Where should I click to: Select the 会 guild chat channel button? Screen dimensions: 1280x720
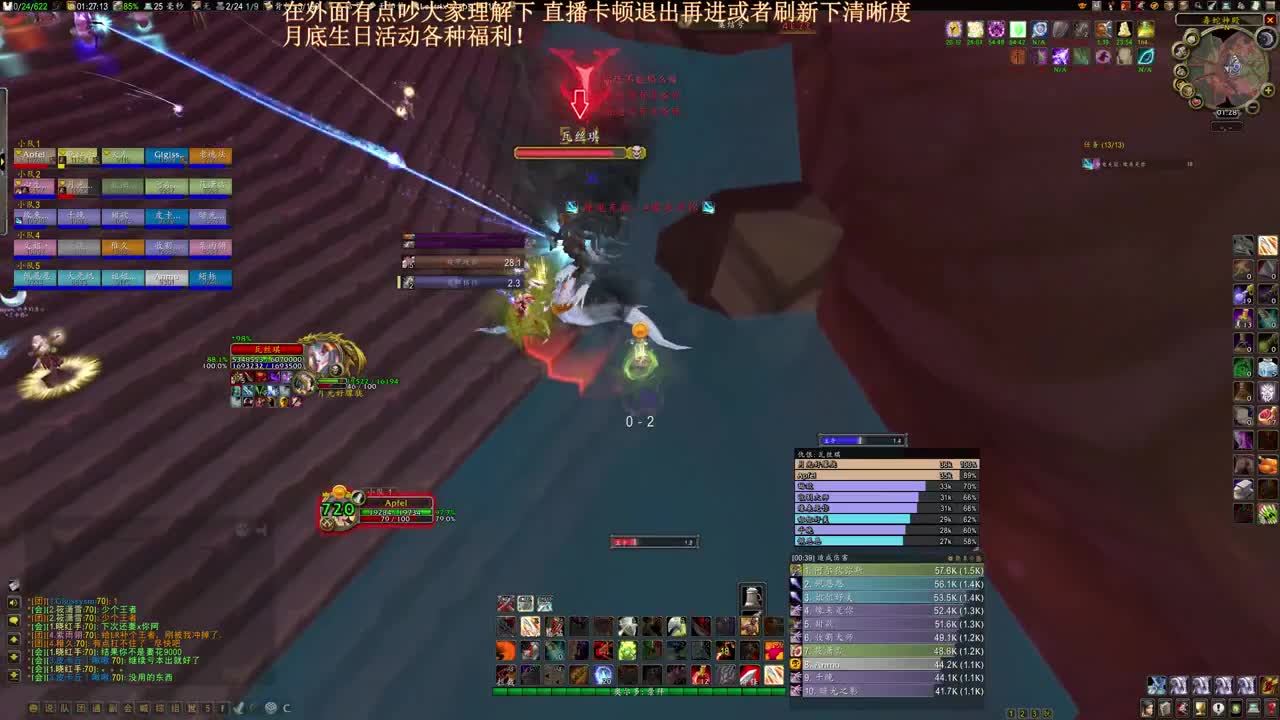pyautogui.click(x=130, y=708)
